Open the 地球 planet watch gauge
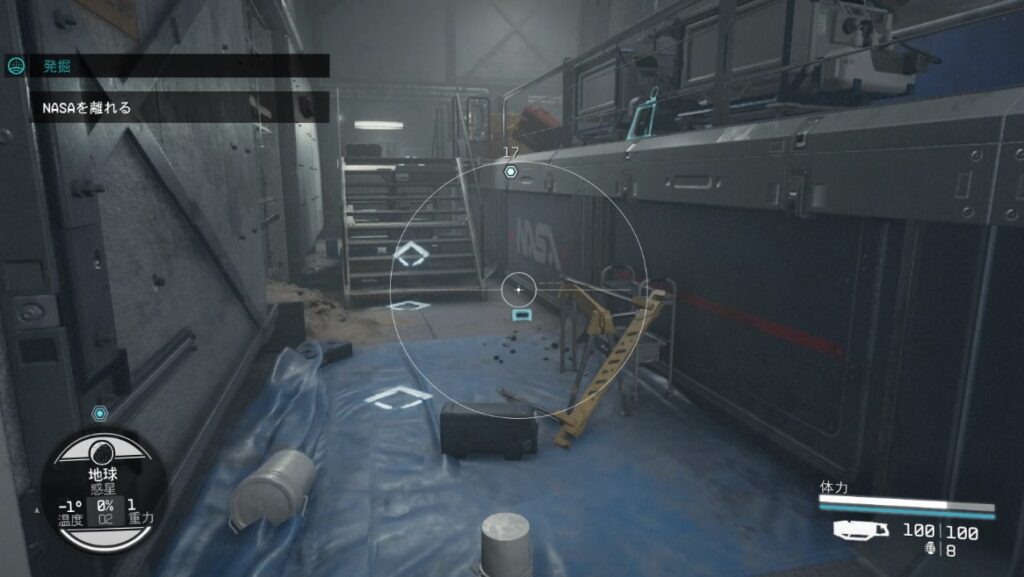The height and width of the screenshot is (577, 1024). click(102, 491)
